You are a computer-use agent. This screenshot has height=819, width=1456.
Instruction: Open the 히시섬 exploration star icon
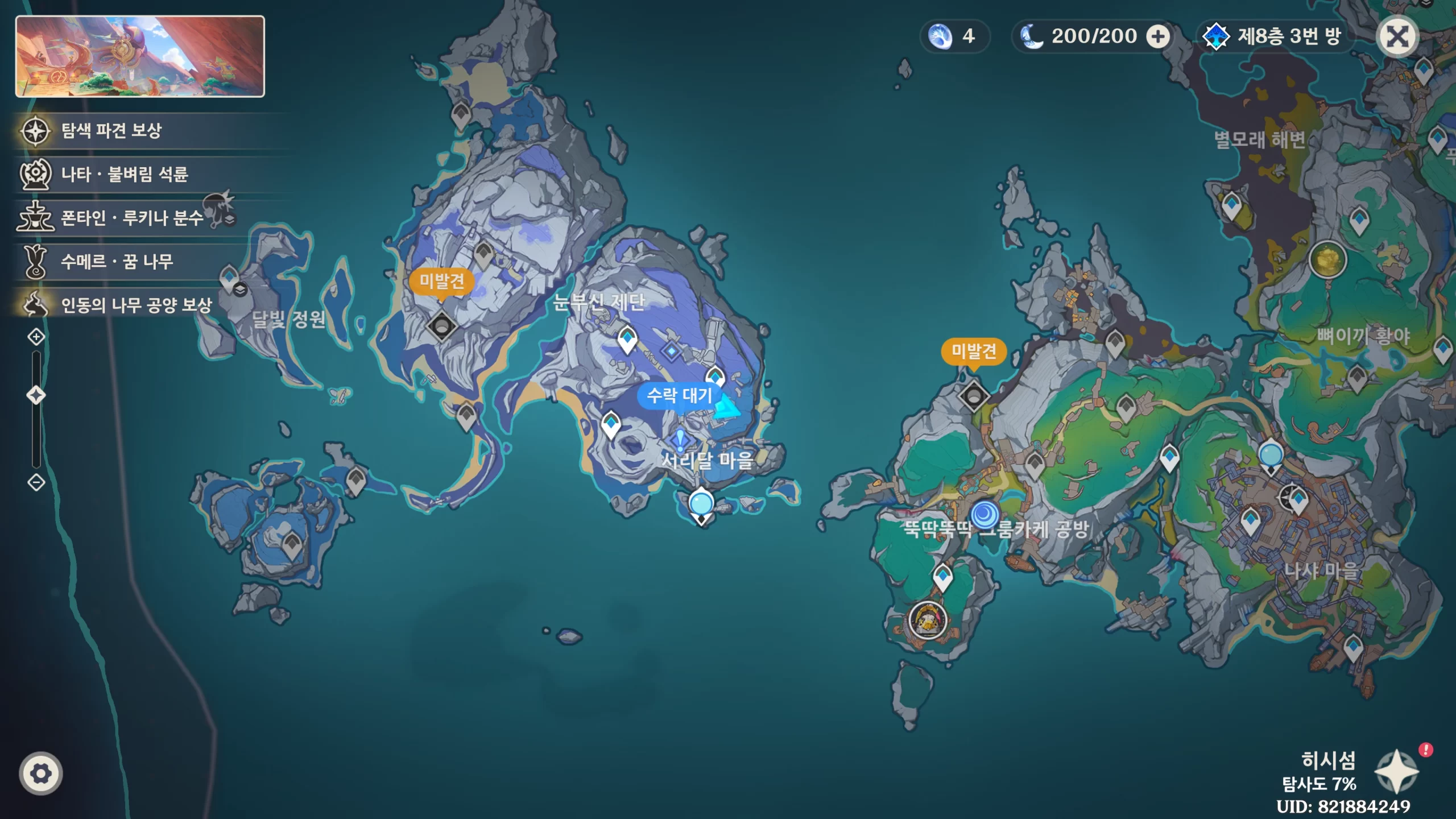pyautogui.click(x=1396, y=771)
